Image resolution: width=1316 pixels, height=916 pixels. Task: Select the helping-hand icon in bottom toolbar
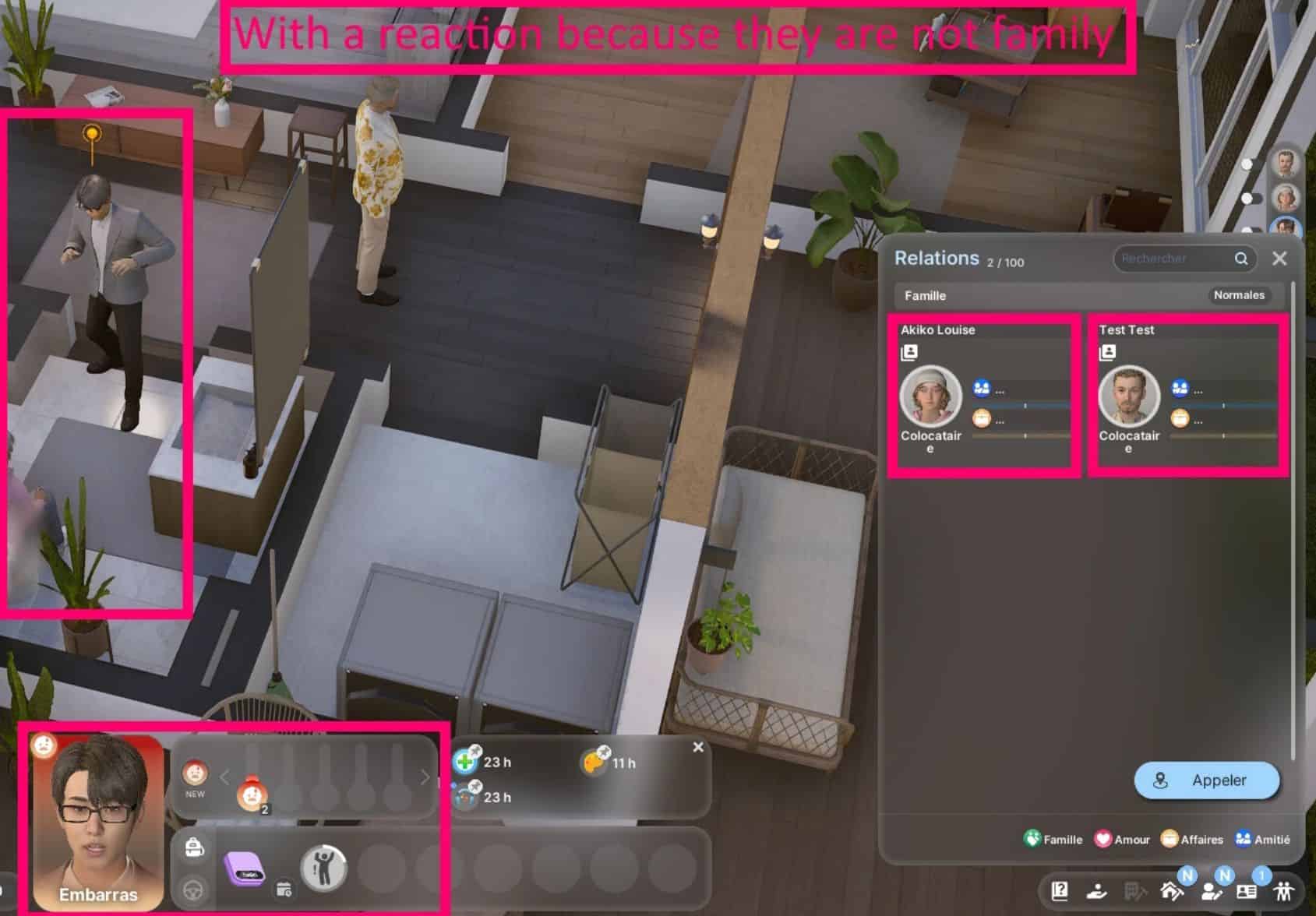point(1097,891)
